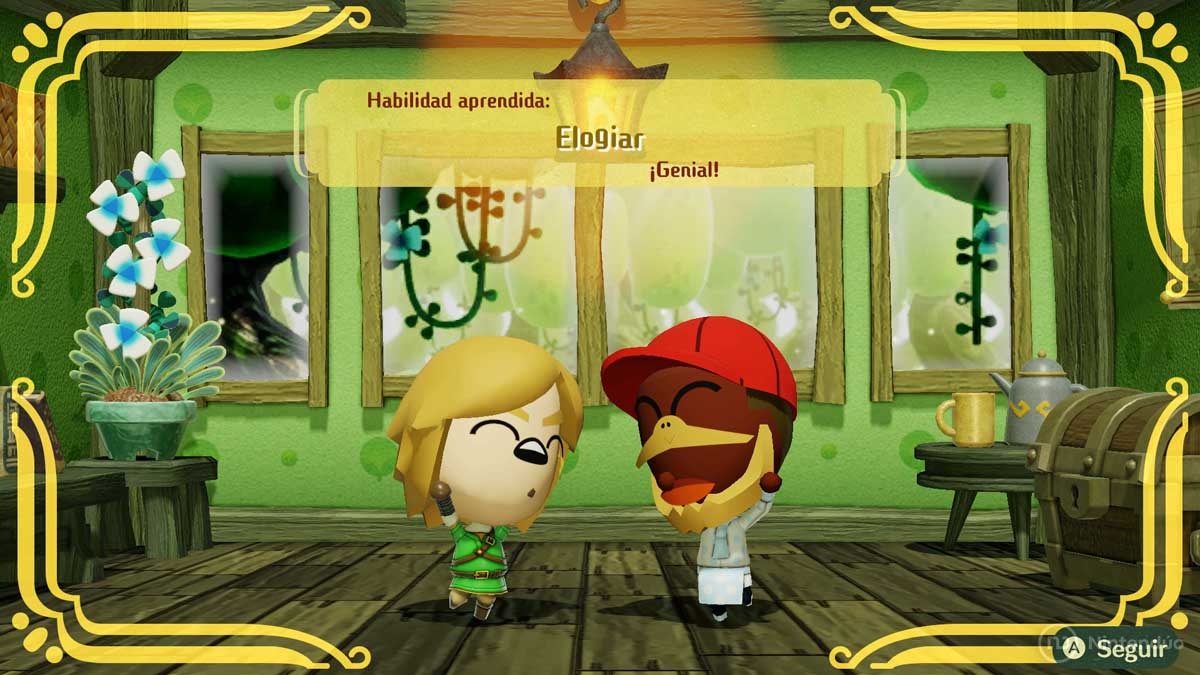This screenshot has width=1200, height=675.
Task: Continue with the Seguir prompt
Action: pyautogui.click(x=1118, y=648)
